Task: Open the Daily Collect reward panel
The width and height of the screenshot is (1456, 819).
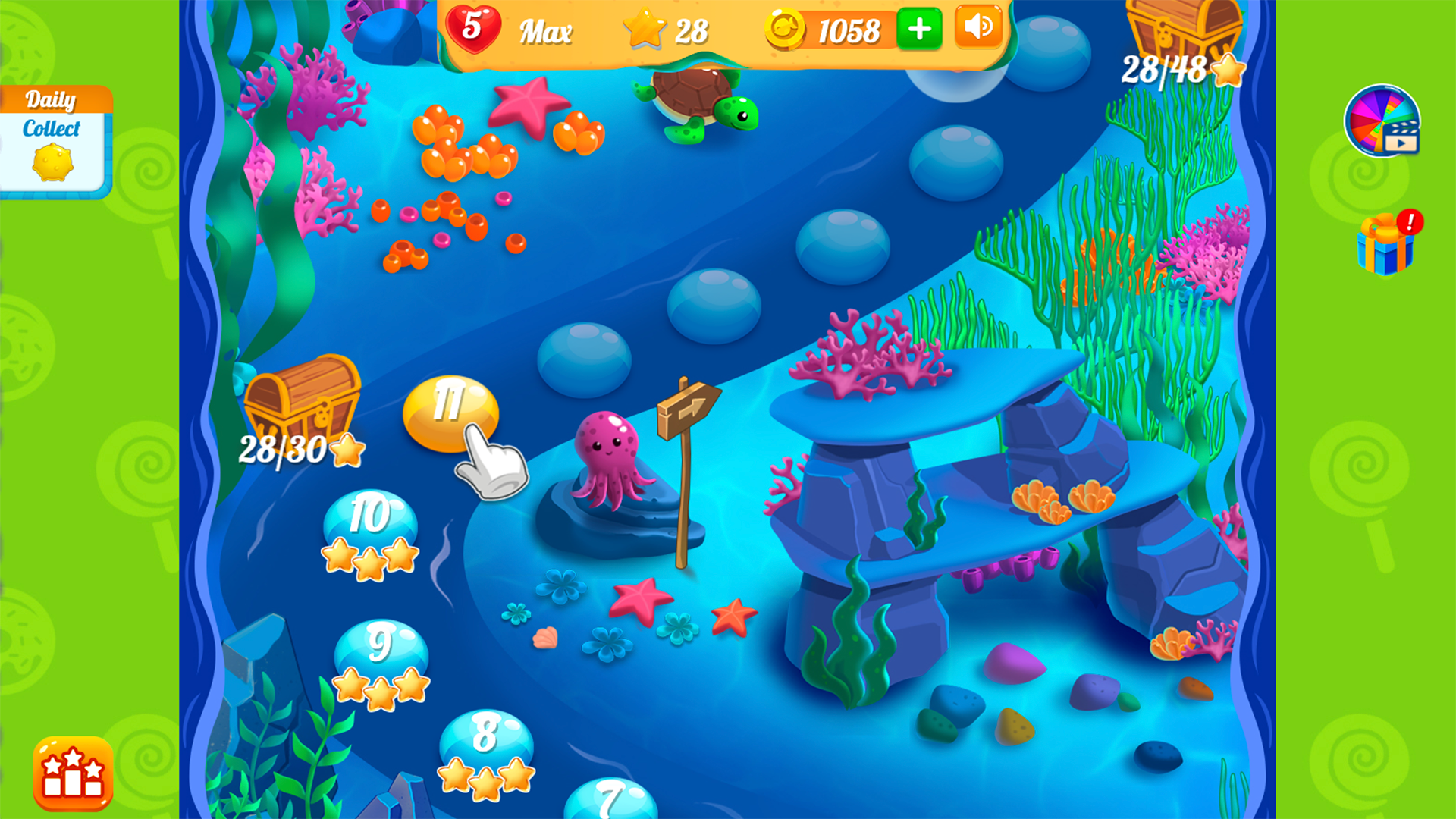Action: tap(53, 136)
